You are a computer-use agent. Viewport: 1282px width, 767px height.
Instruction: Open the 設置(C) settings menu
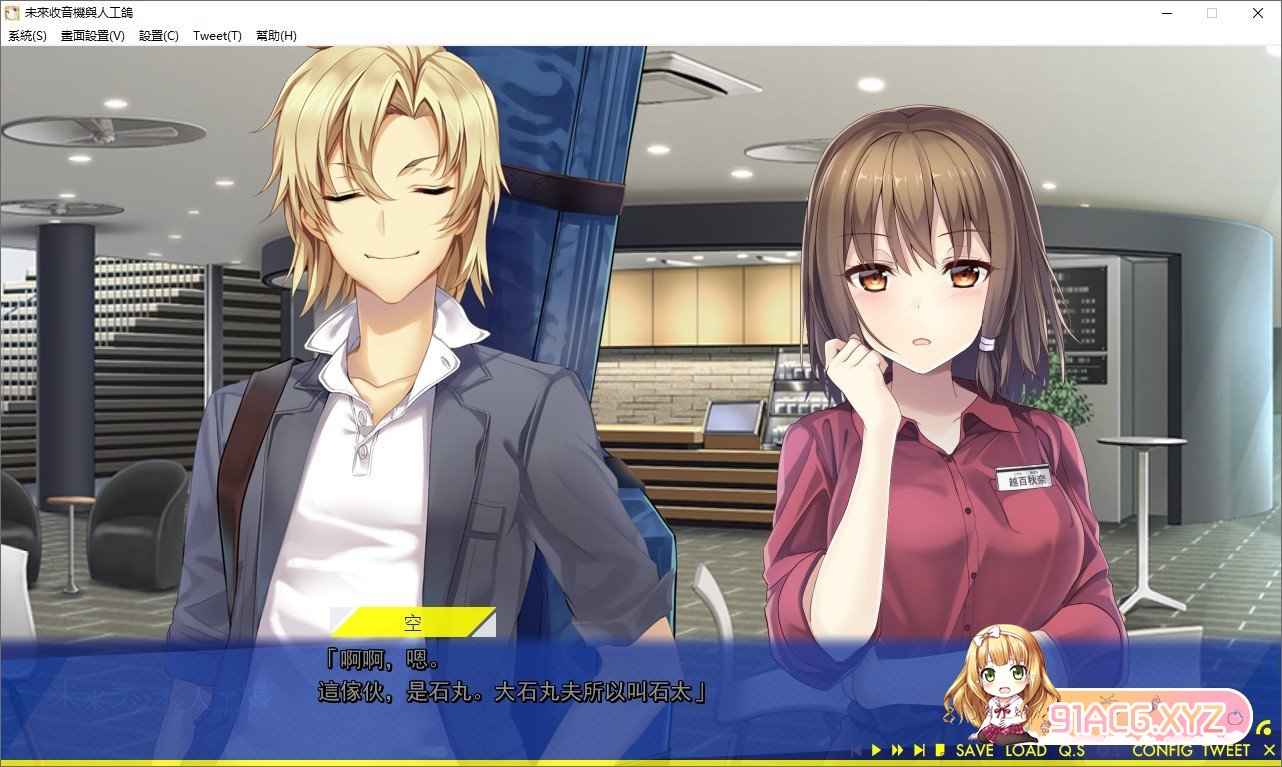coord(159,35)
